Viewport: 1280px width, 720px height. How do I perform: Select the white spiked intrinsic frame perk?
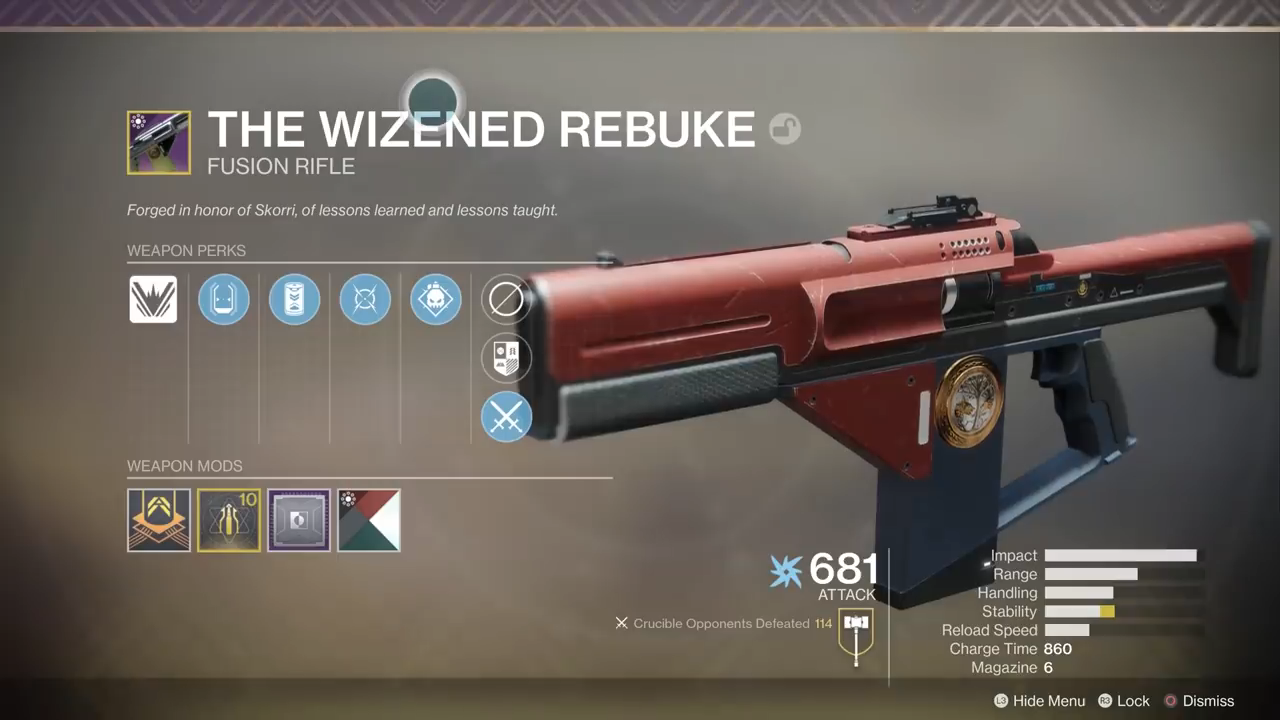click(153, 299)
